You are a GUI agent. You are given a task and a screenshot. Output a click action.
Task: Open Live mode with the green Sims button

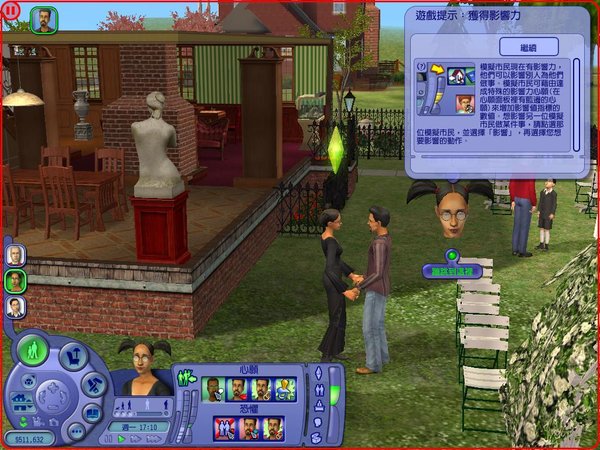pos(34,351)
